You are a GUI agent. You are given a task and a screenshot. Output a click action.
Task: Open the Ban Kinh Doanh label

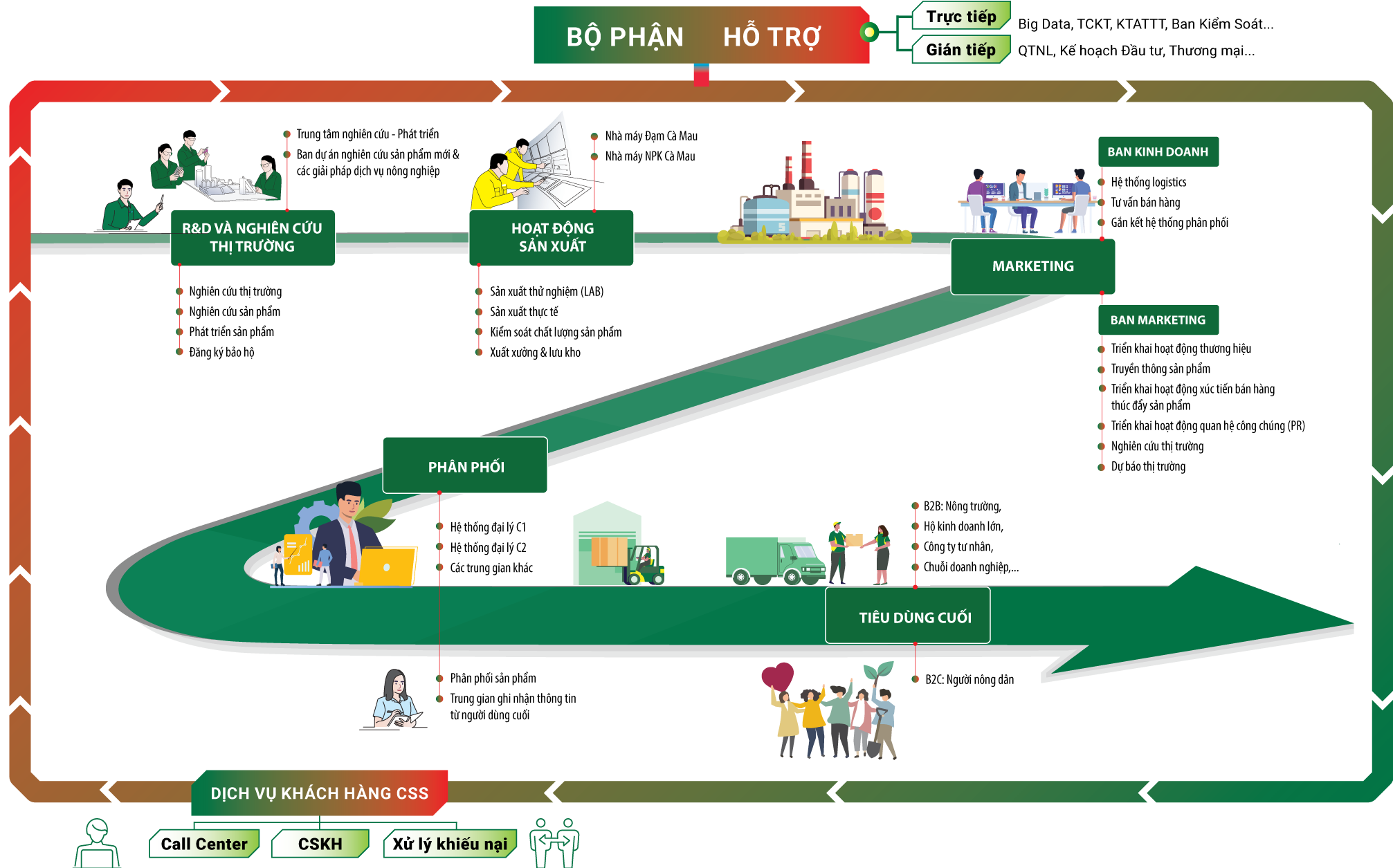(1158, 151)
